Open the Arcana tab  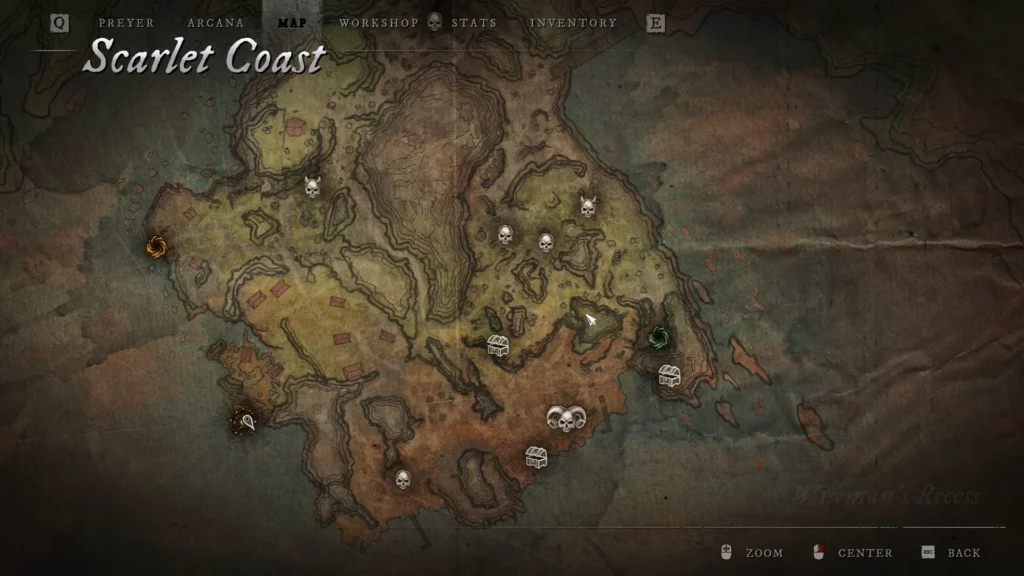pos(215,23)
